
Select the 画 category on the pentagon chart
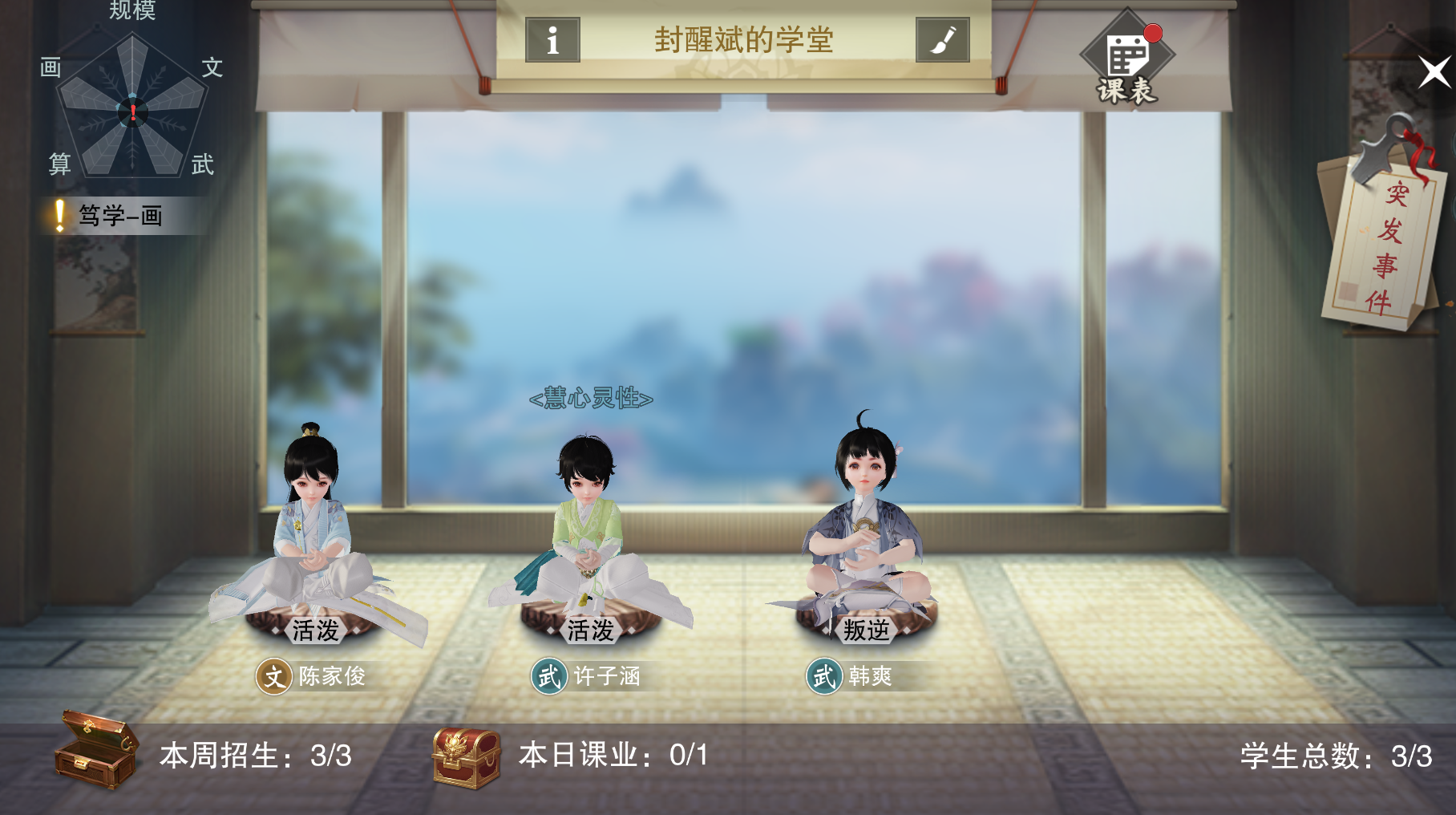click(x=50, y=68)
